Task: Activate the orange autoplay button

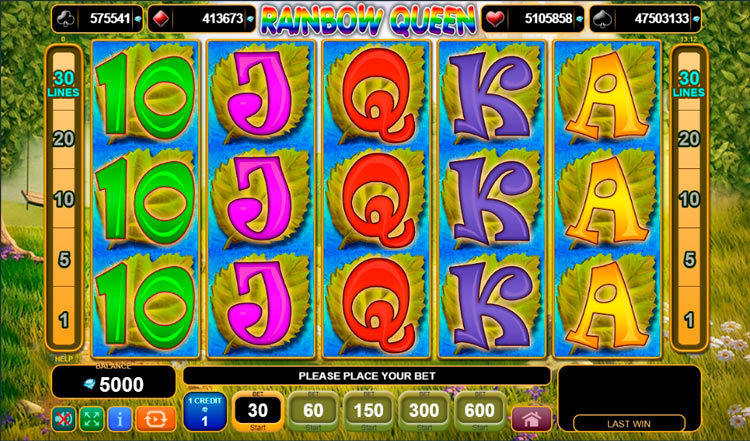Action: click(155, 418)
